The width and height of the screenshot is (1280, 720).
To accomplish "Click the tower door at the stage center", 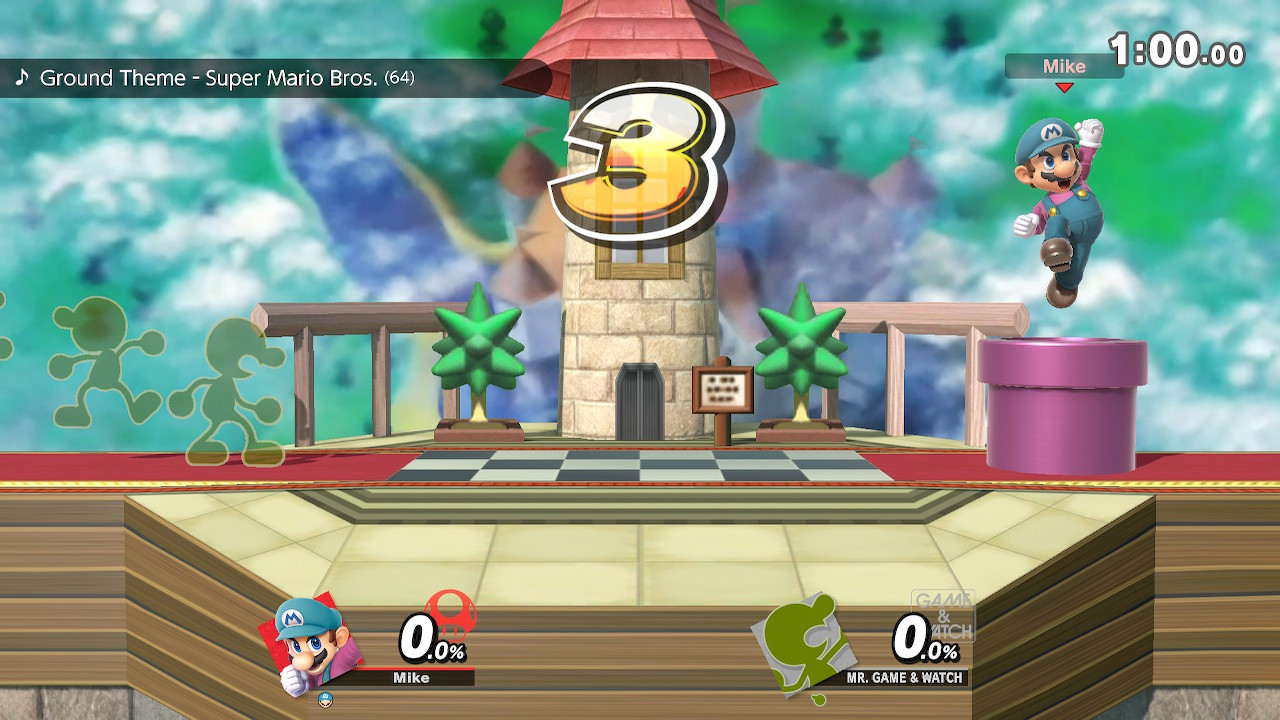I will [x=640, y=400].
